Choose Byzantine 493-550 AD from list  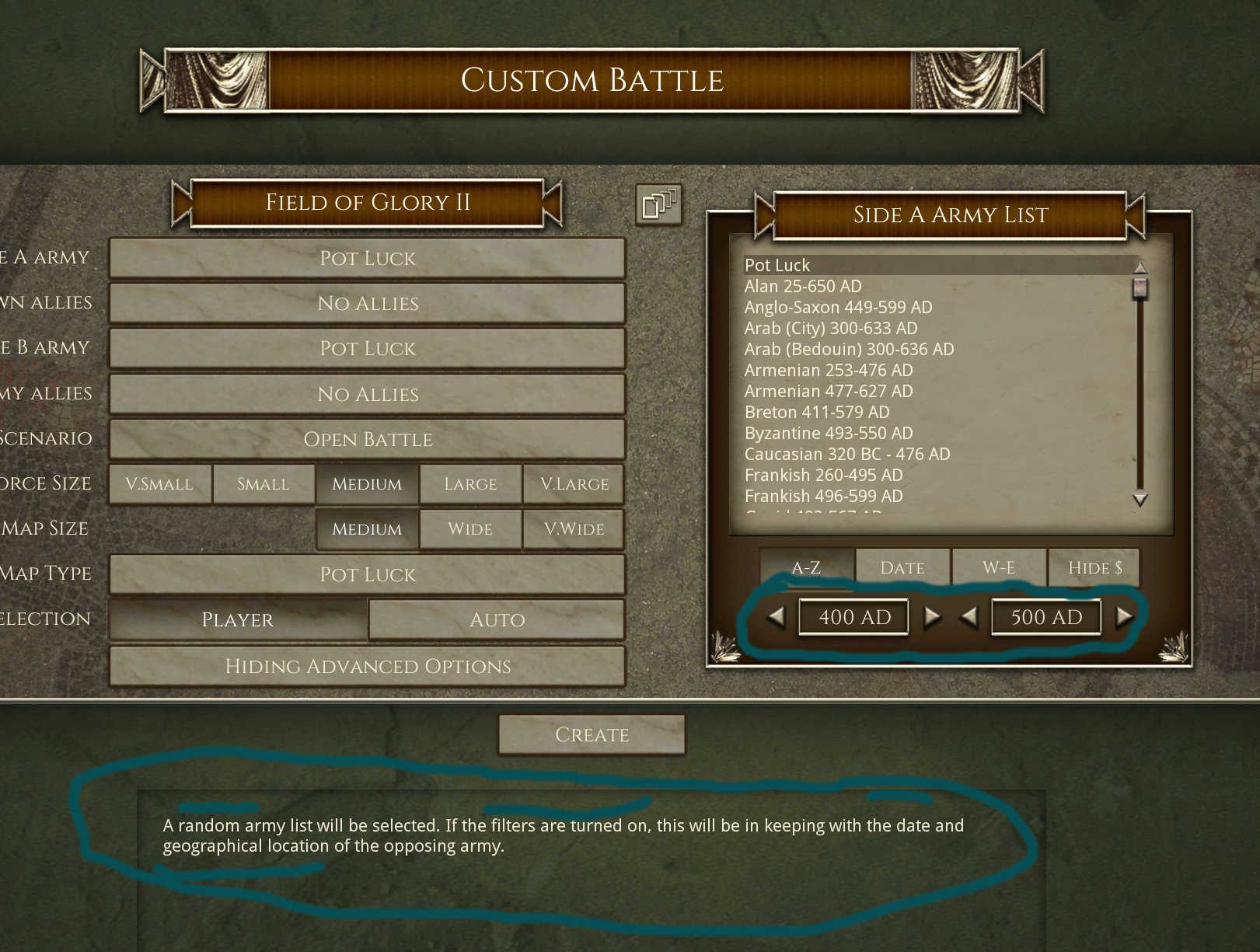click(x=829, y=433)
